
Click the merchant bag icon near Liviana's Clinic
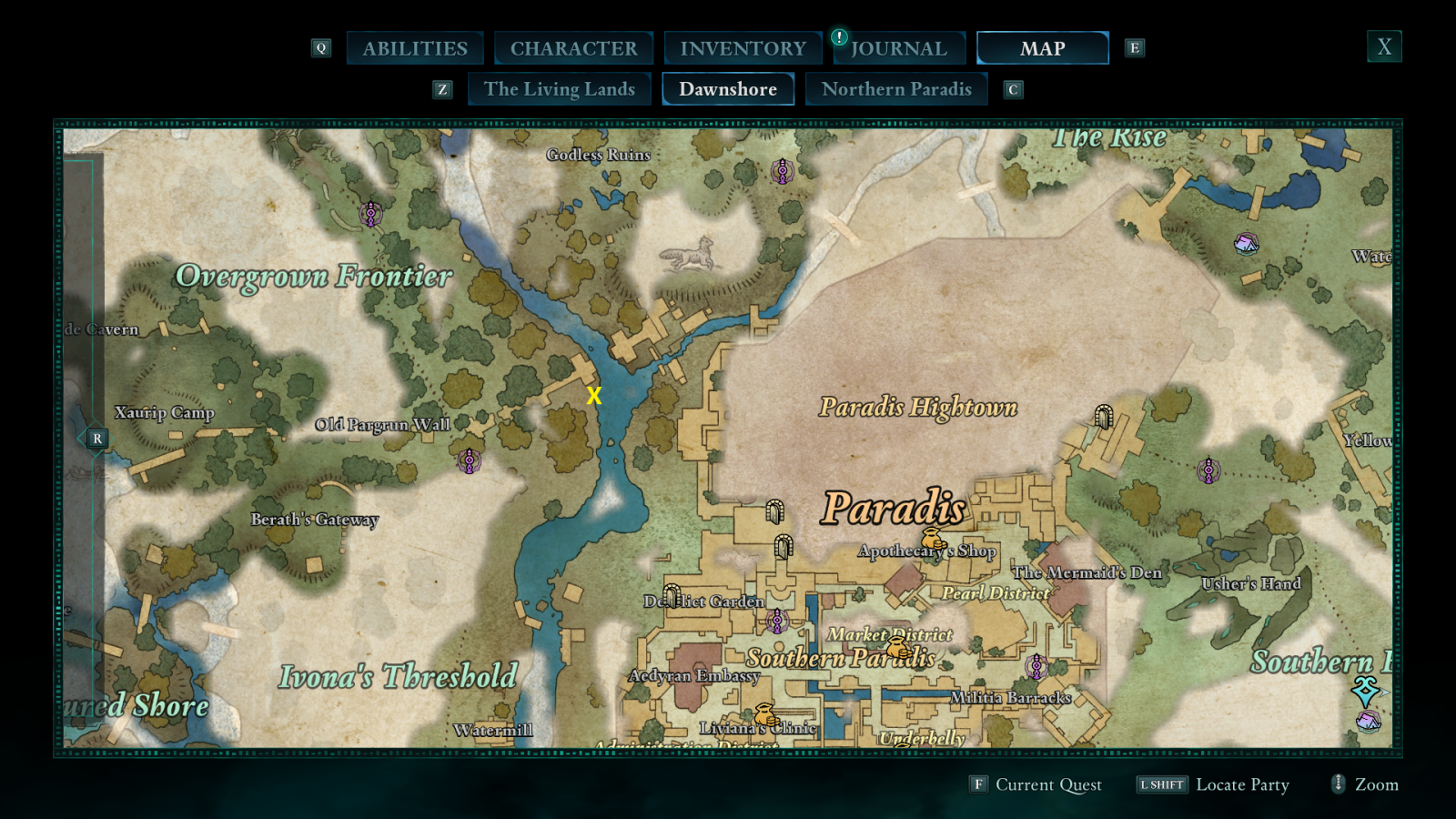[x=764, y=713]
